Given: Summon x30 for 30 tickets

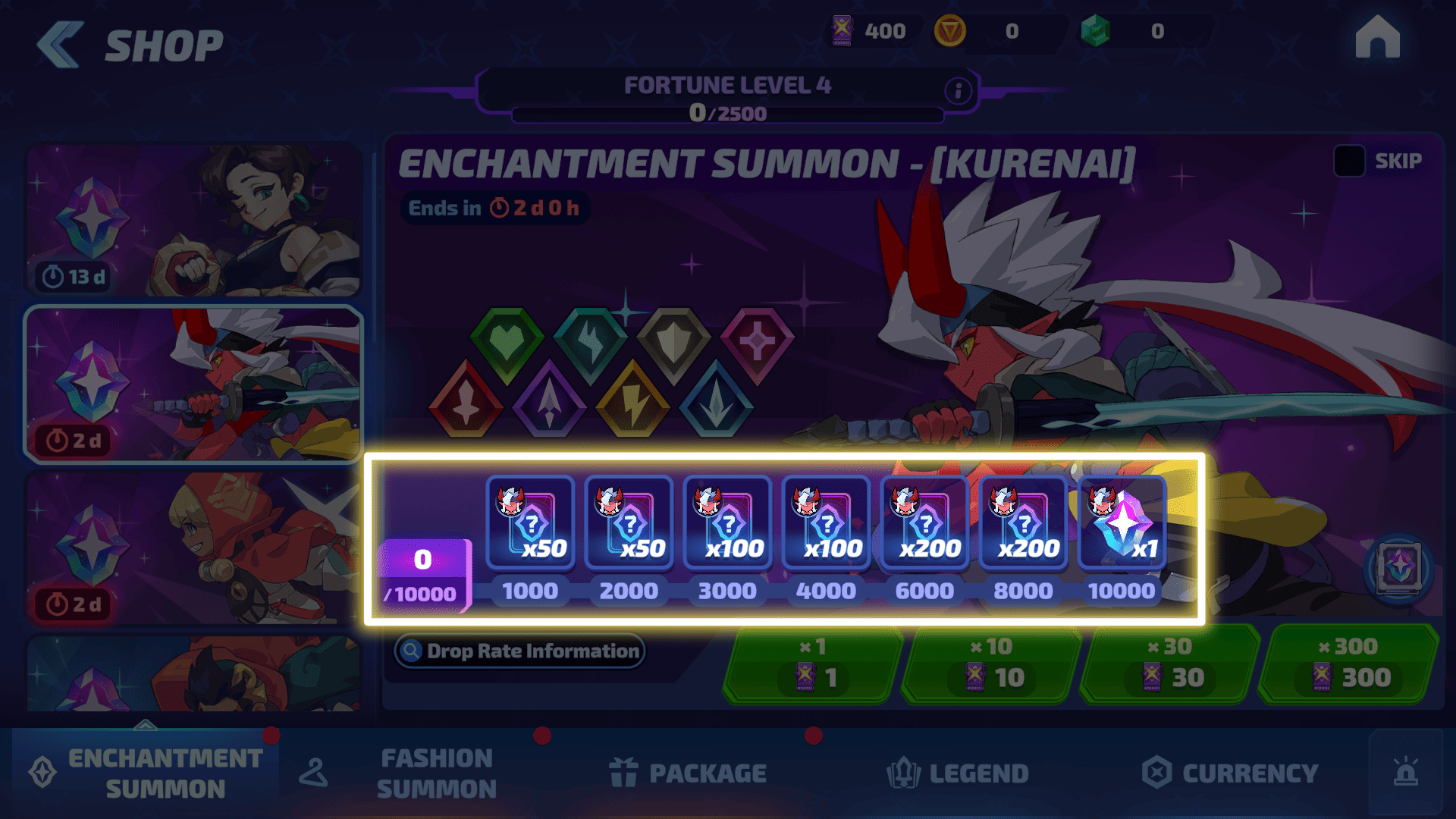Looking at the screenshot, I should (1169, 664).
